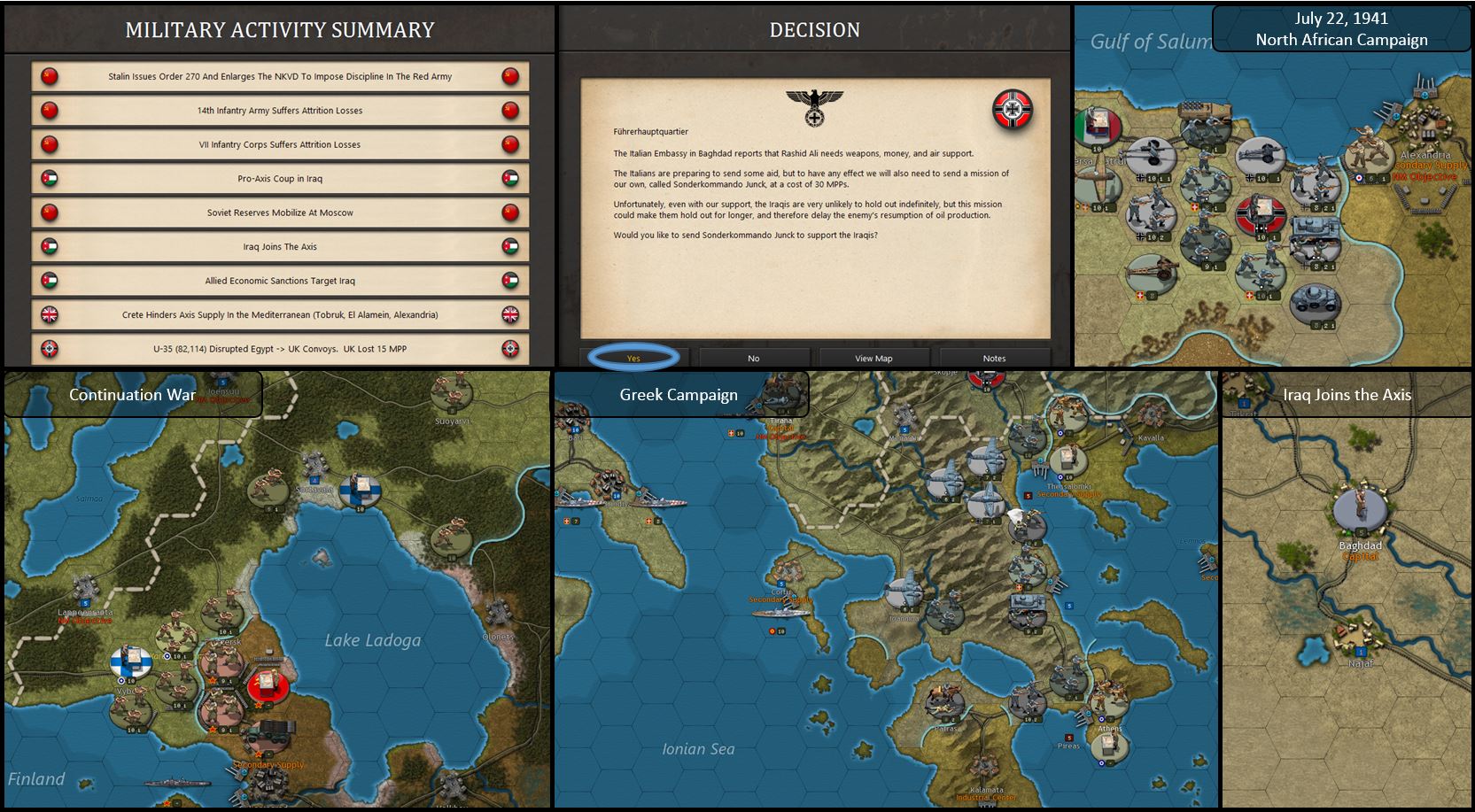View the Iraq Joins The Axis entry
The height and width of the screenshot is (812, 1475).
pos(280,247)
